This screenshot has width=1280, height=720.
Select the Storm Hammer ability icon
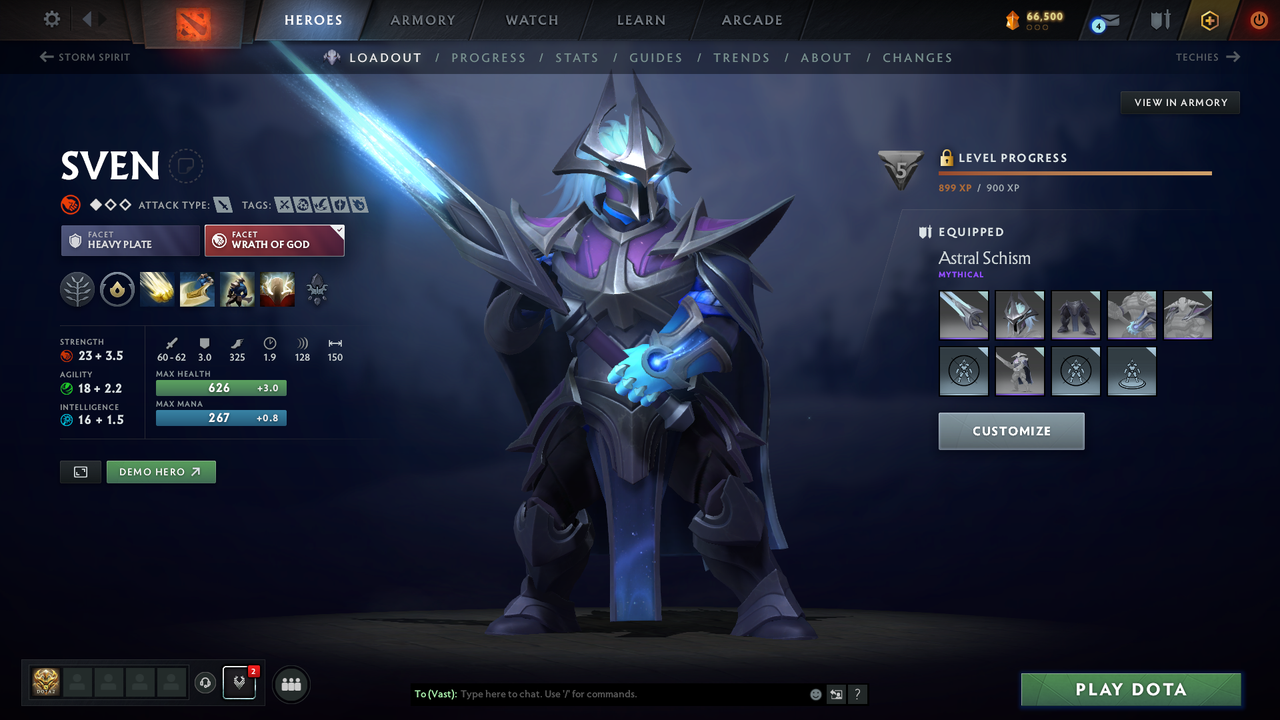[x=157, y=290]
